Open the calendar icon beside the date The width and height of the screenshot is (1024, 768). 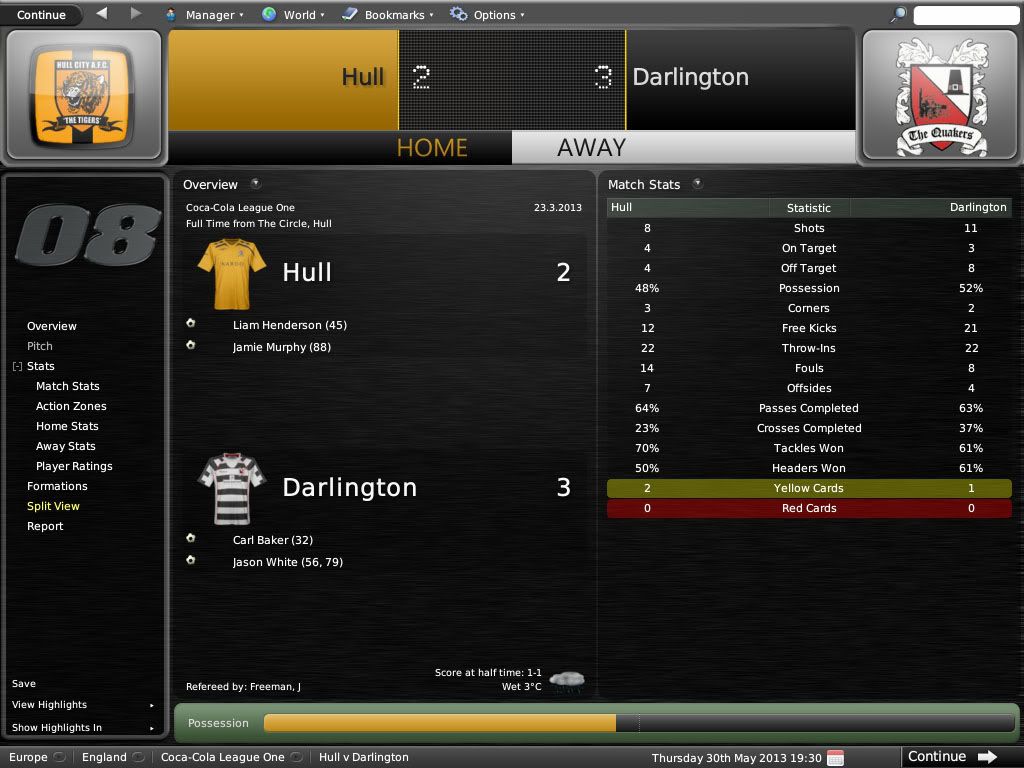[836, 757]
